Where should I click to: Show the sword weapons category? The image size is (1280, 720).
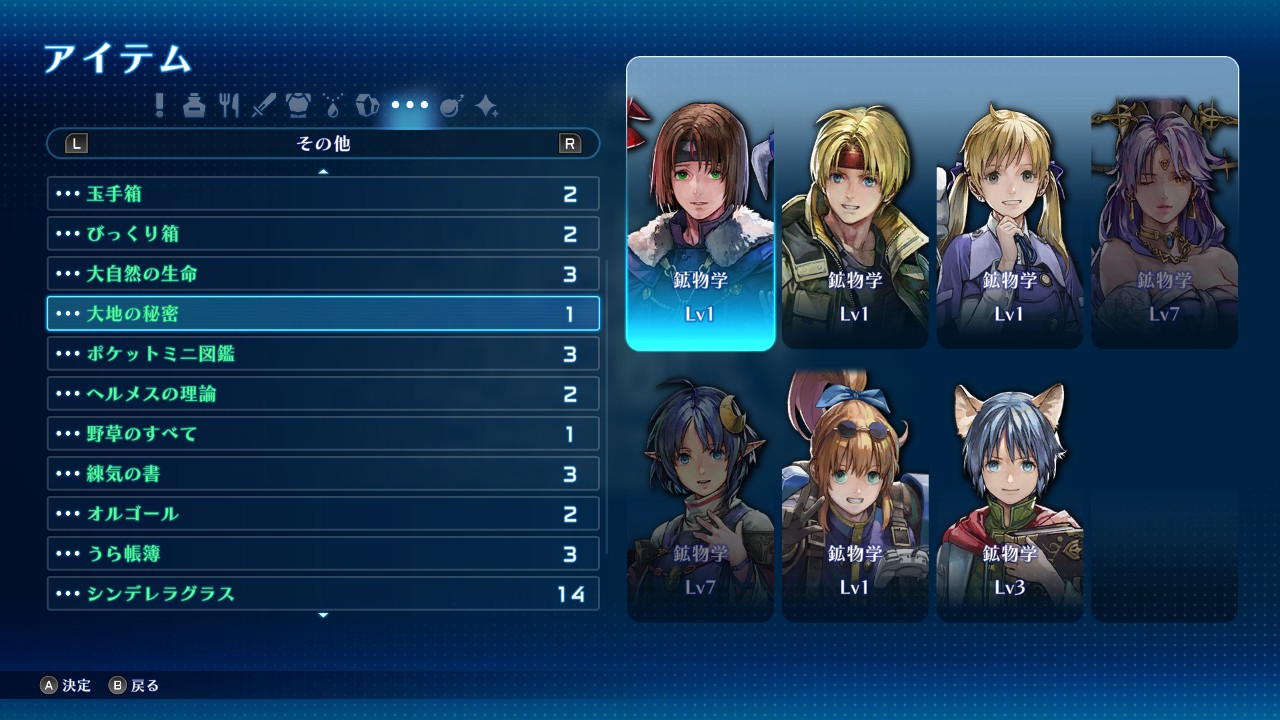pos(263,105)
